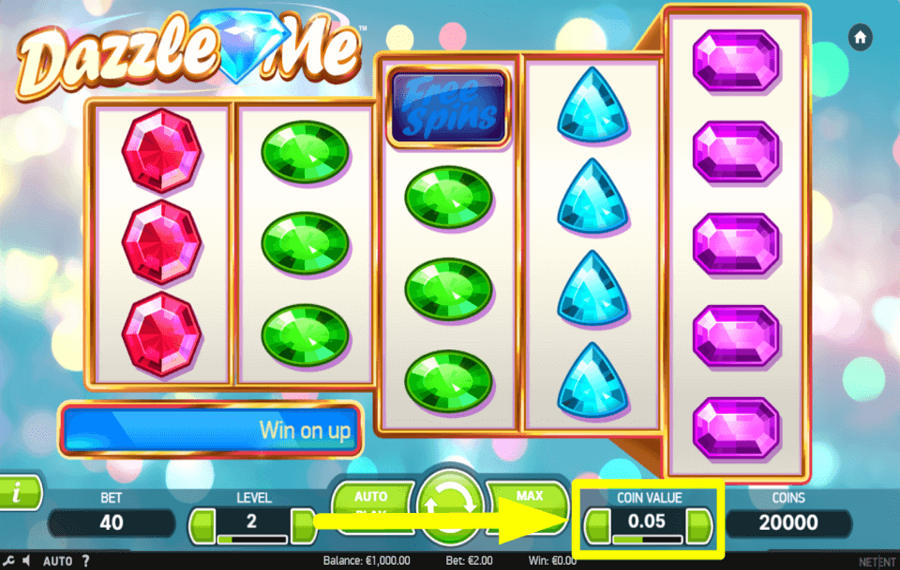Raise the Coin Value
Image resolution: width=900 pixels, height=570 pixels.
pyautogui.click(x=699, y=521)
